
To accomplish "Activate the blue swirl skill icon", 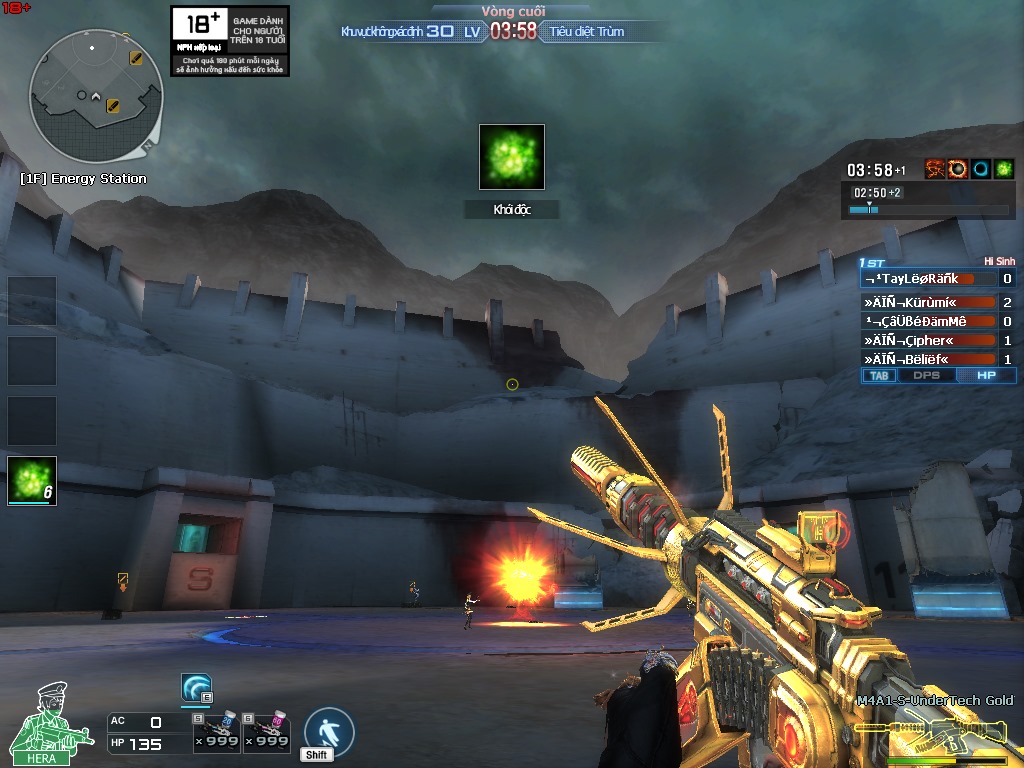I will point(196,689).
